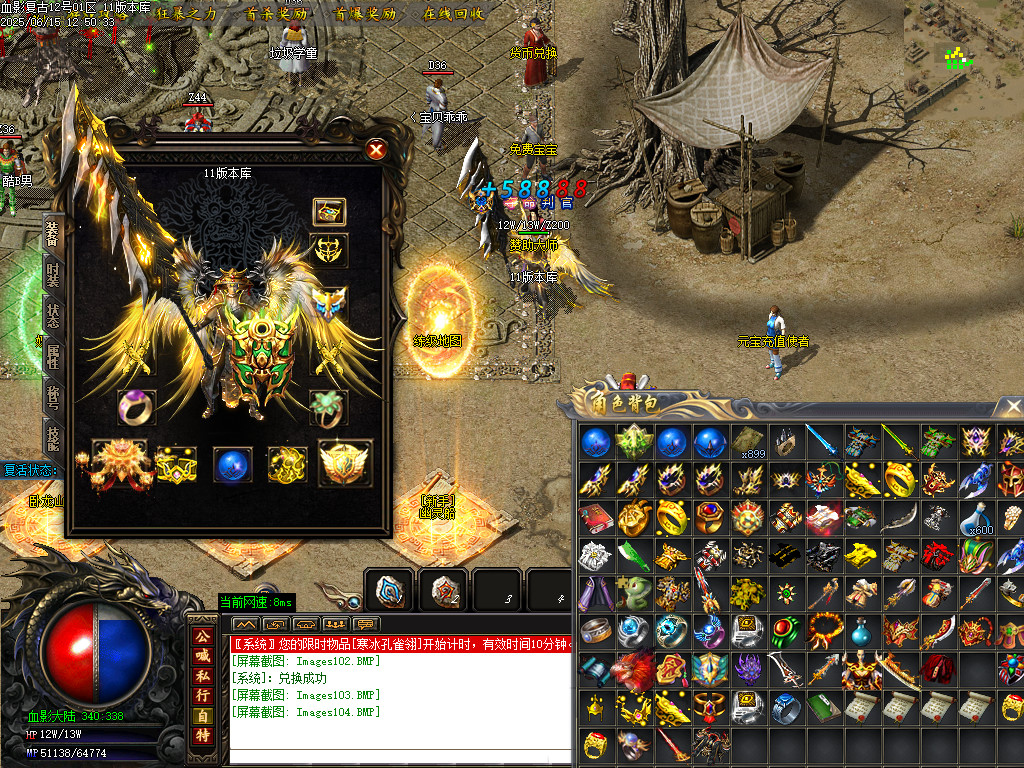Open the 首爆奖励 first-drop reward menu
Screen dimensions: 1024x768
click(365, 14)
